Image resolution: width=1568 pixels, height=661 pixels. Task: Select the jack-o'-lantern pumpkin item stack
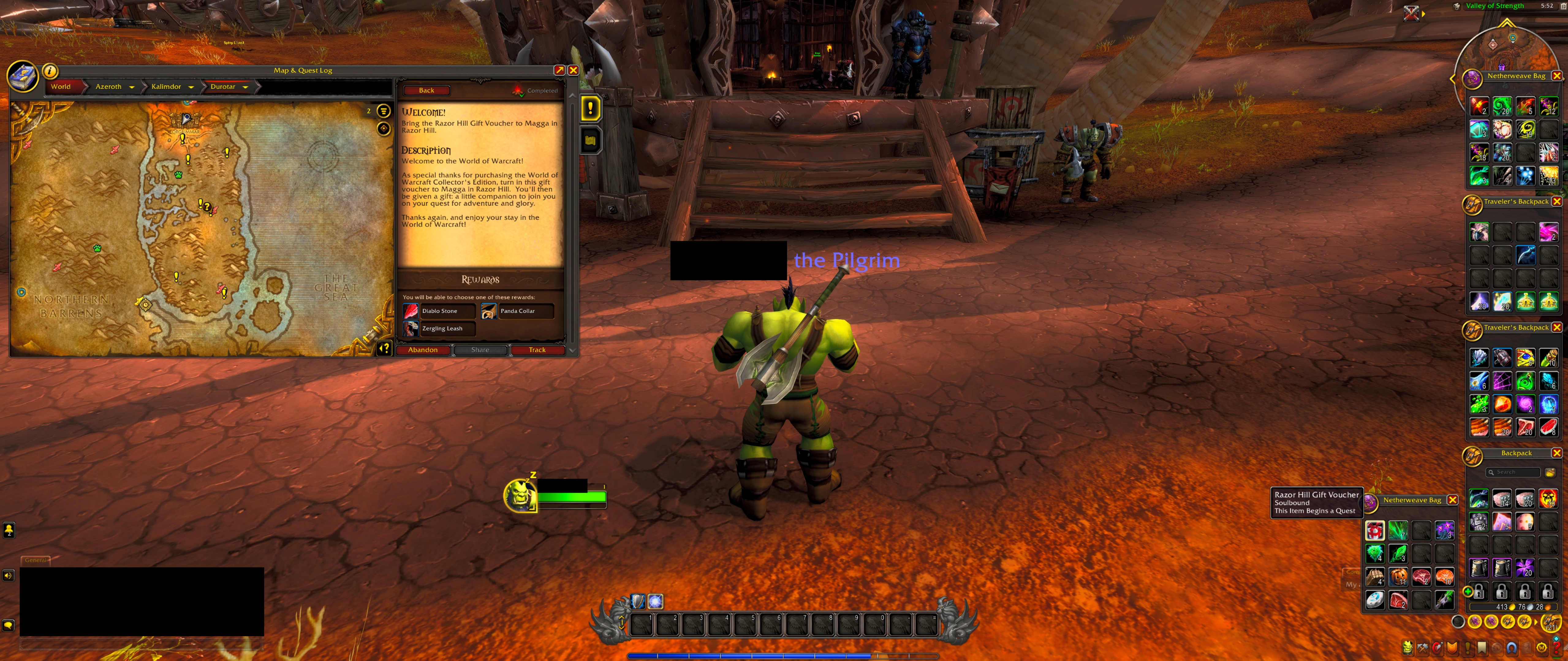[x=1398, y=576]
